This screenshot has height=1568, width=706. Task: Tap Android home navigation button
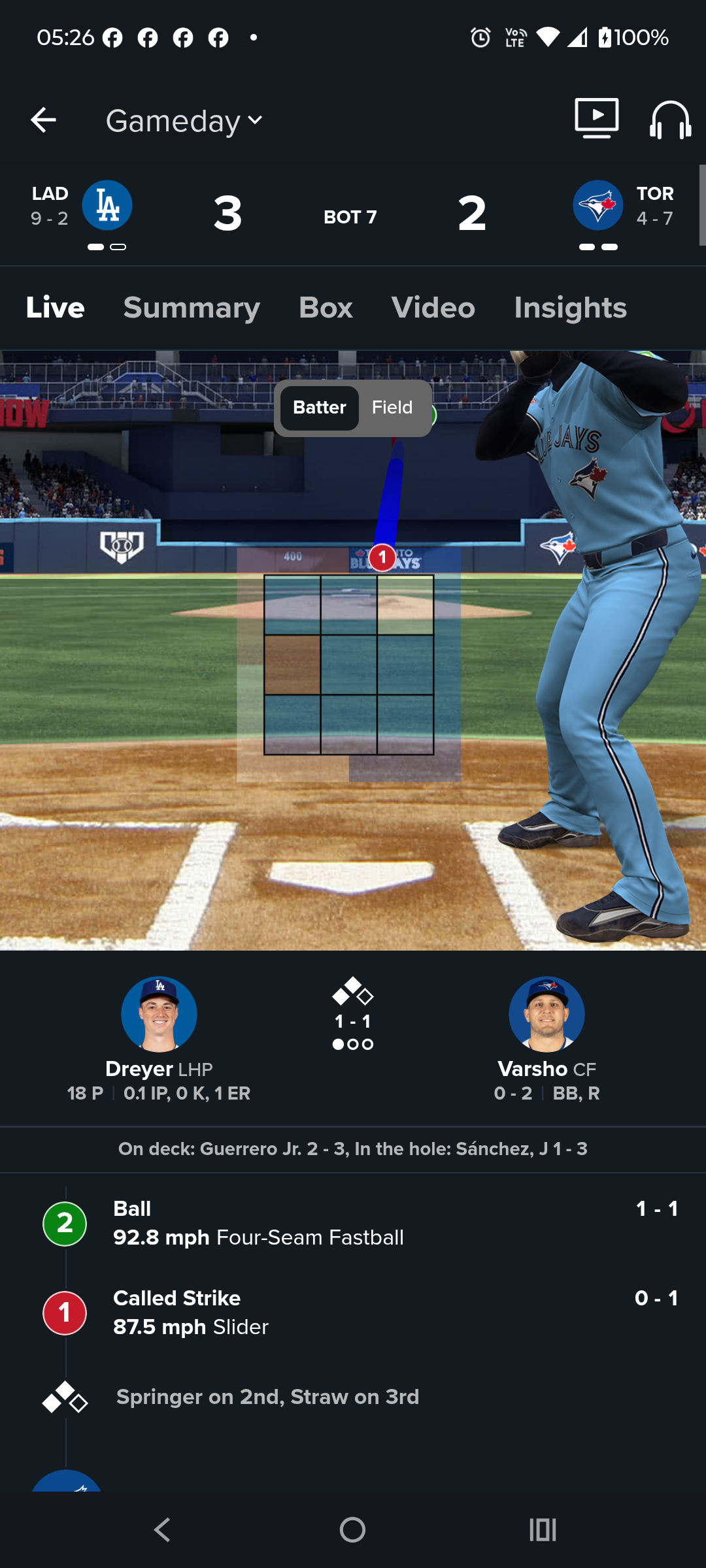[x=352, y=1529]
